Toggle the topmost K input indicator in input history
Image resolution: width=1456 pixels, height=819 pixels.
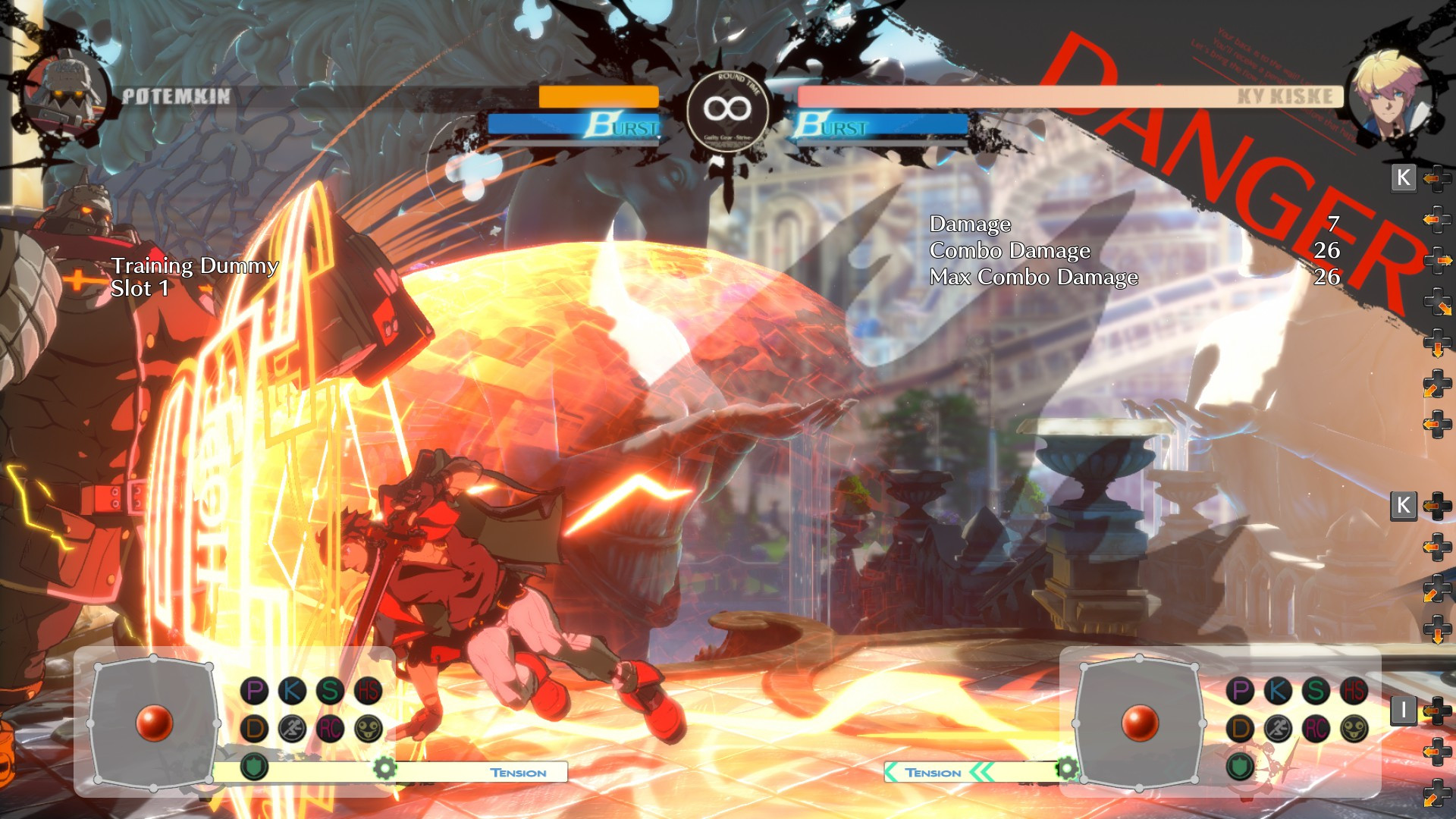click(x=1404, y=178)
